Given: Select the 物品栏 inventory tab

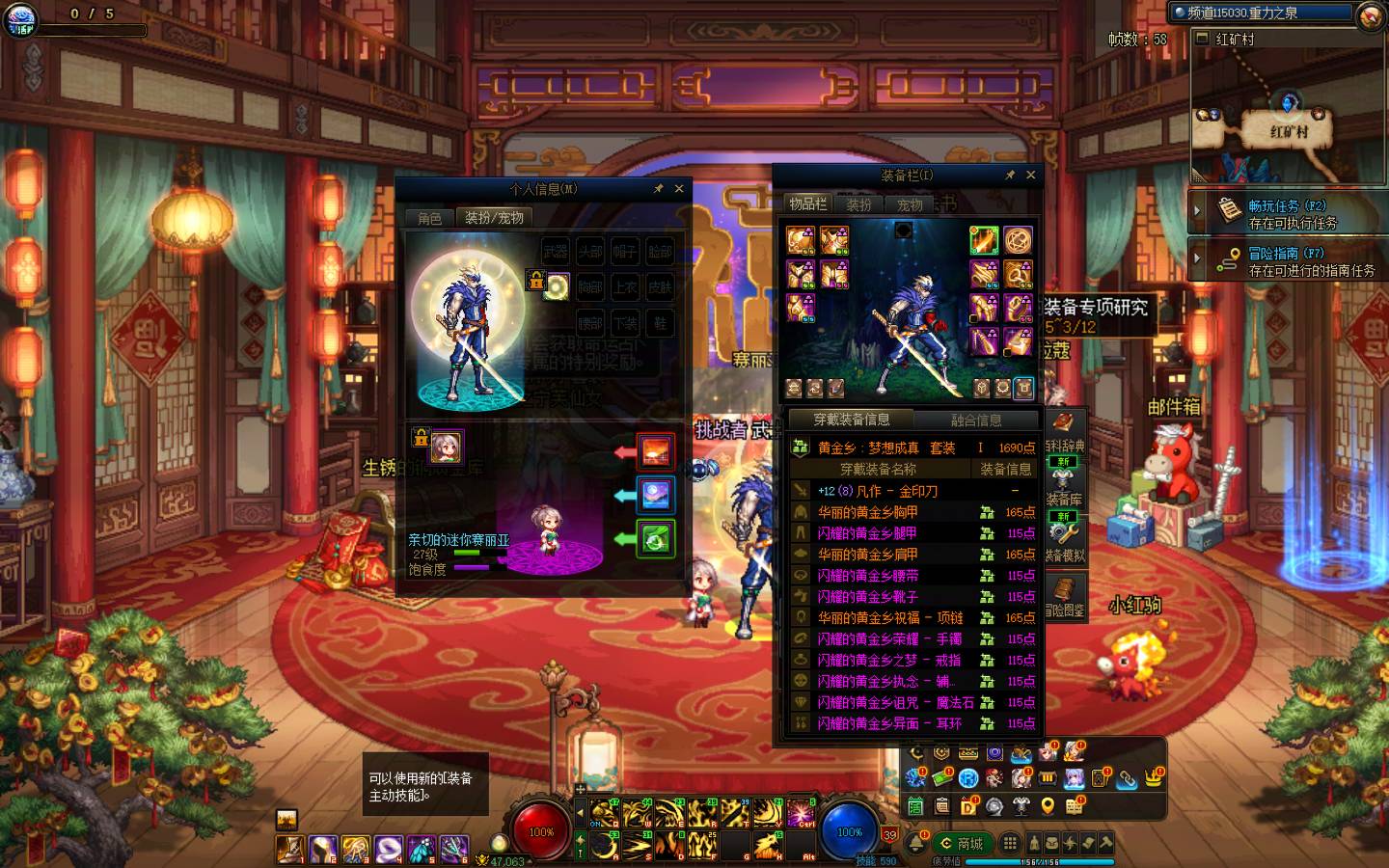Looking at the screenshot, I should 807,203.
